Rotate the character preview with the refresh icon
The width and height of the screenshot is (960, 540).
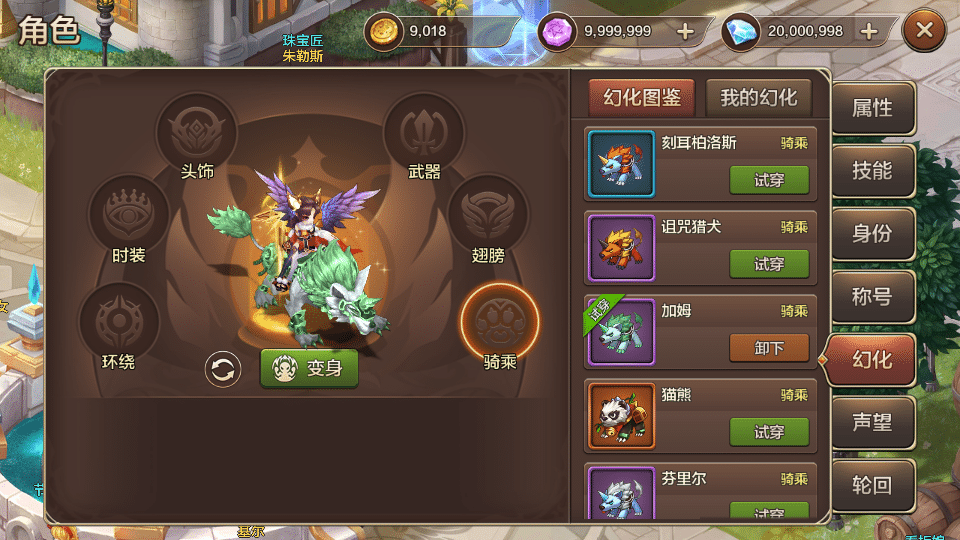223,369
